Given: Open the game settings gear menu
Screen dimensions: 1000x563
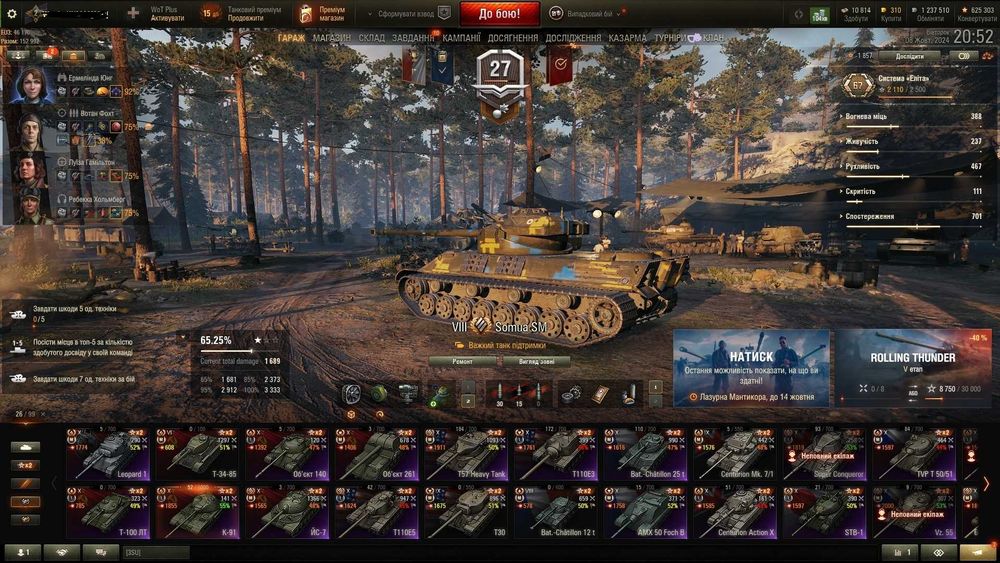Looking at the screenshot, I should pos(12,13).
